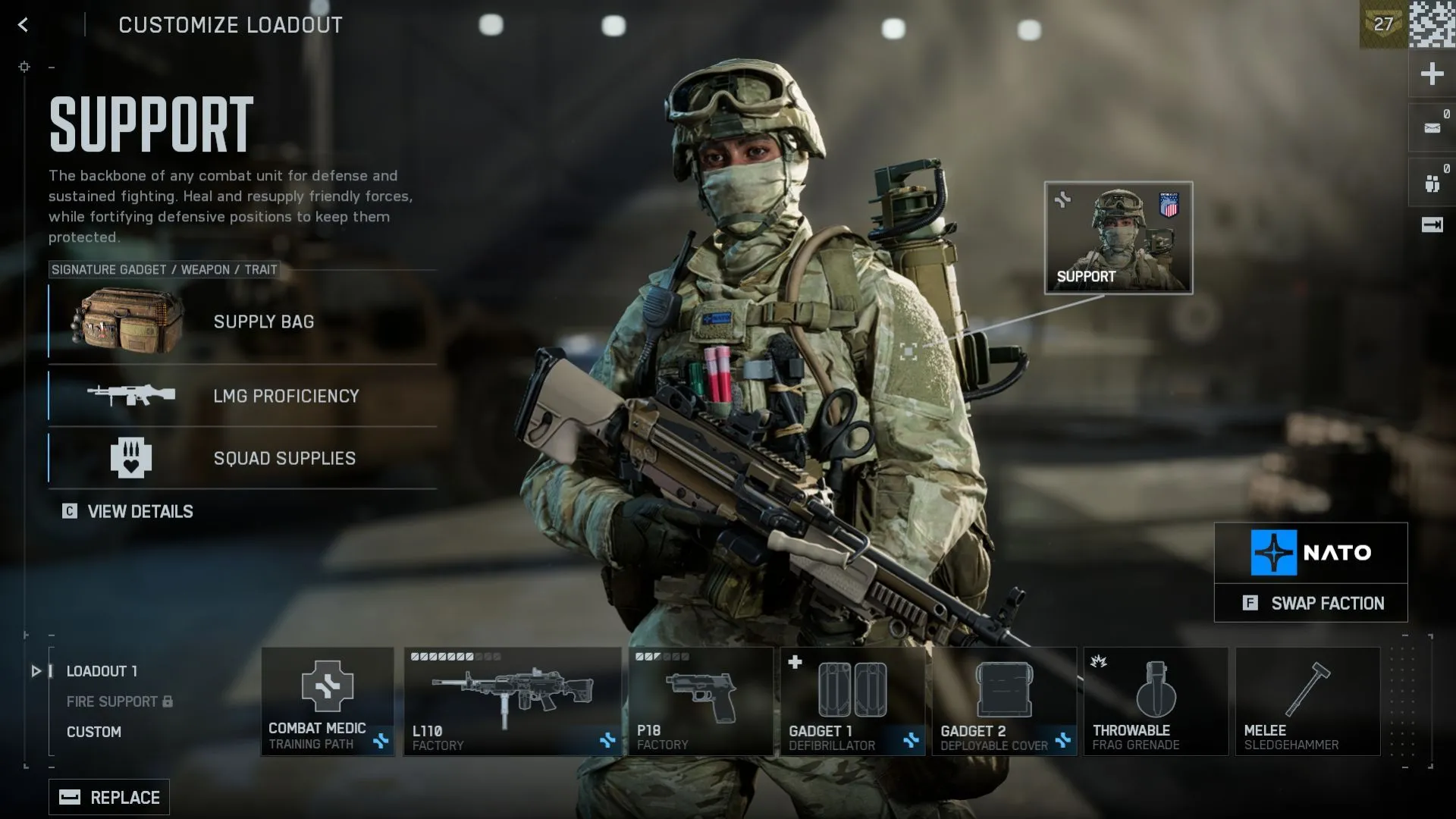Image resolution: width=1456 pixels, height=819 pixels.
Task: Open the Combat Medic training path
Action: tap(328, 701)
